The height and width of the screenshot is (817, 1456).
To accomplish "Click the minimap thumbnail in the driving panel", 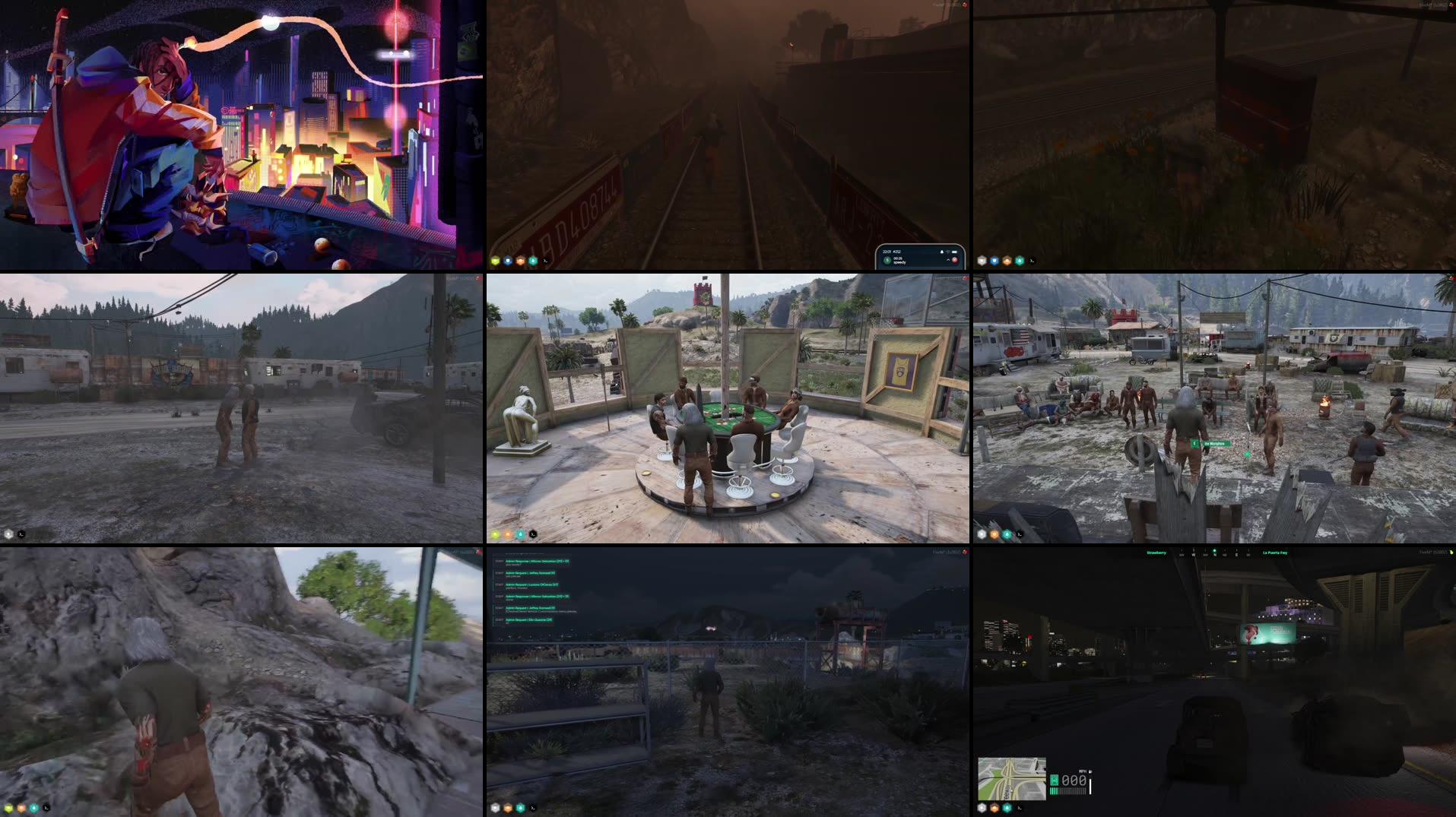I will tap(1011, 778).
